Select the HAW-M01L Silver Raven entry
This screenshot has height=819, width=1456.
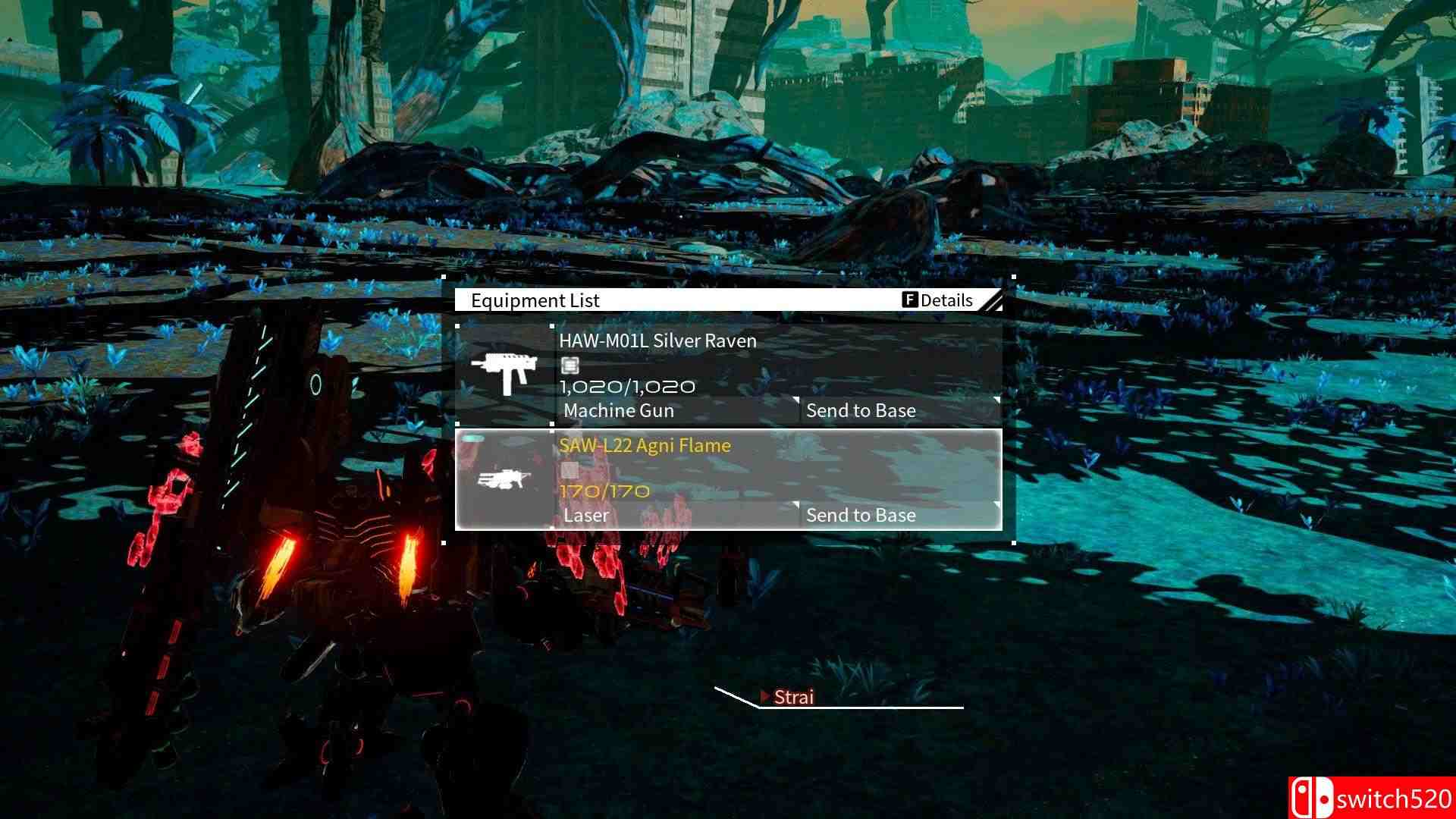tap(728, 372)
